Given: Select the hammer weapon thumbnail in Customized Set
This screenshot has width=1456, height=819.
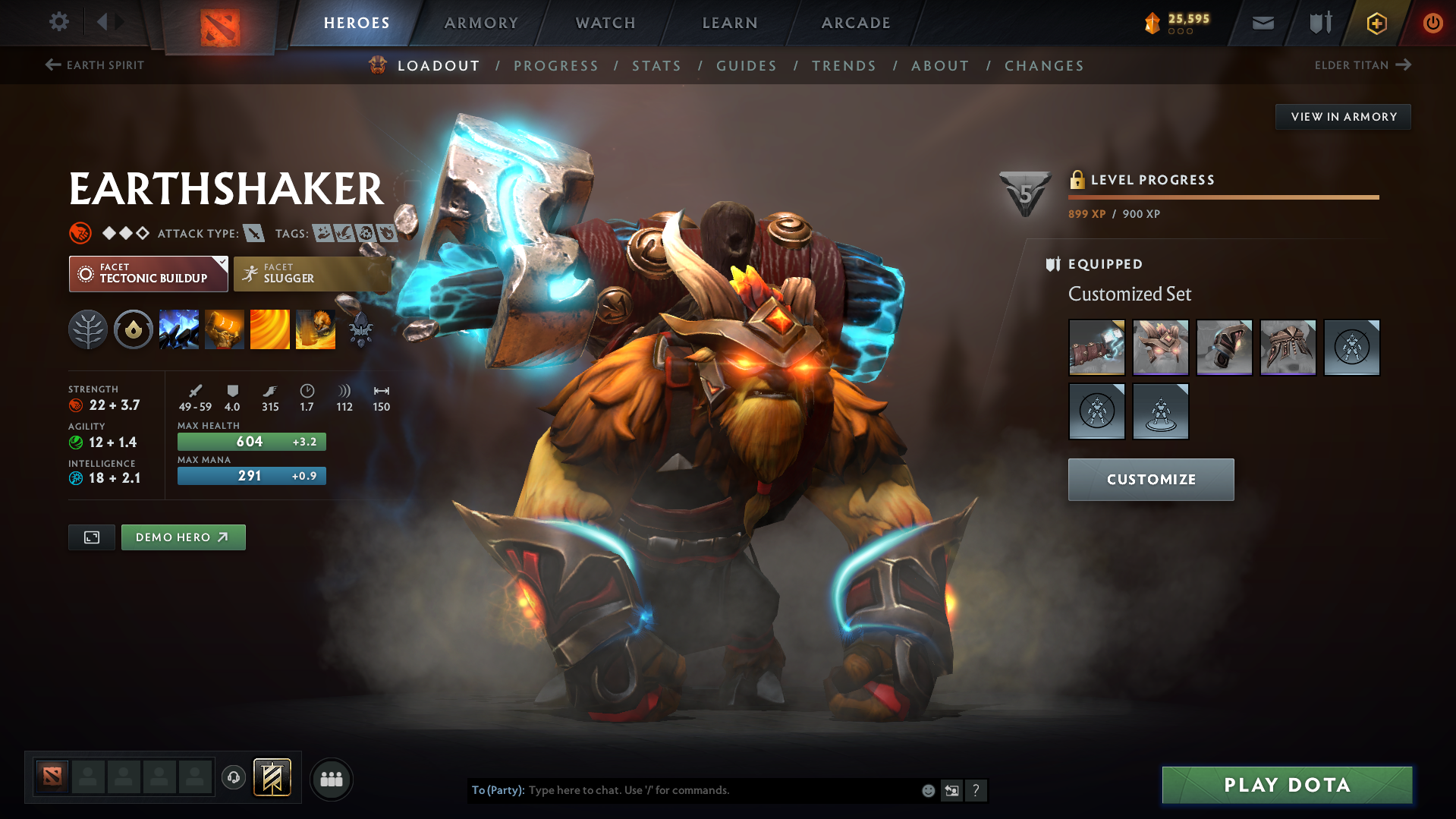Looking at the screenshot, I should point(1097,348).
